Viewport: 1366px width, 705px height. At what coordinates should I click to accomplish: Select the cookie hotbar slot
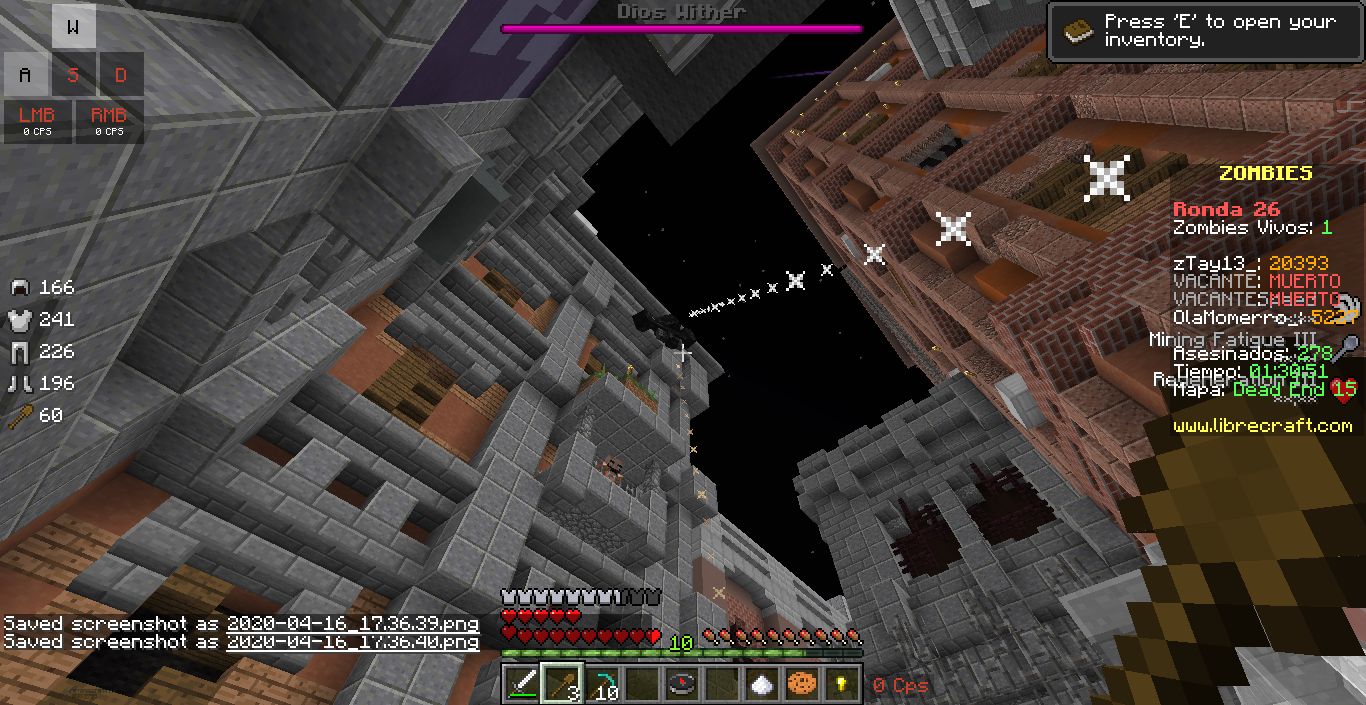tap(801, 684)
